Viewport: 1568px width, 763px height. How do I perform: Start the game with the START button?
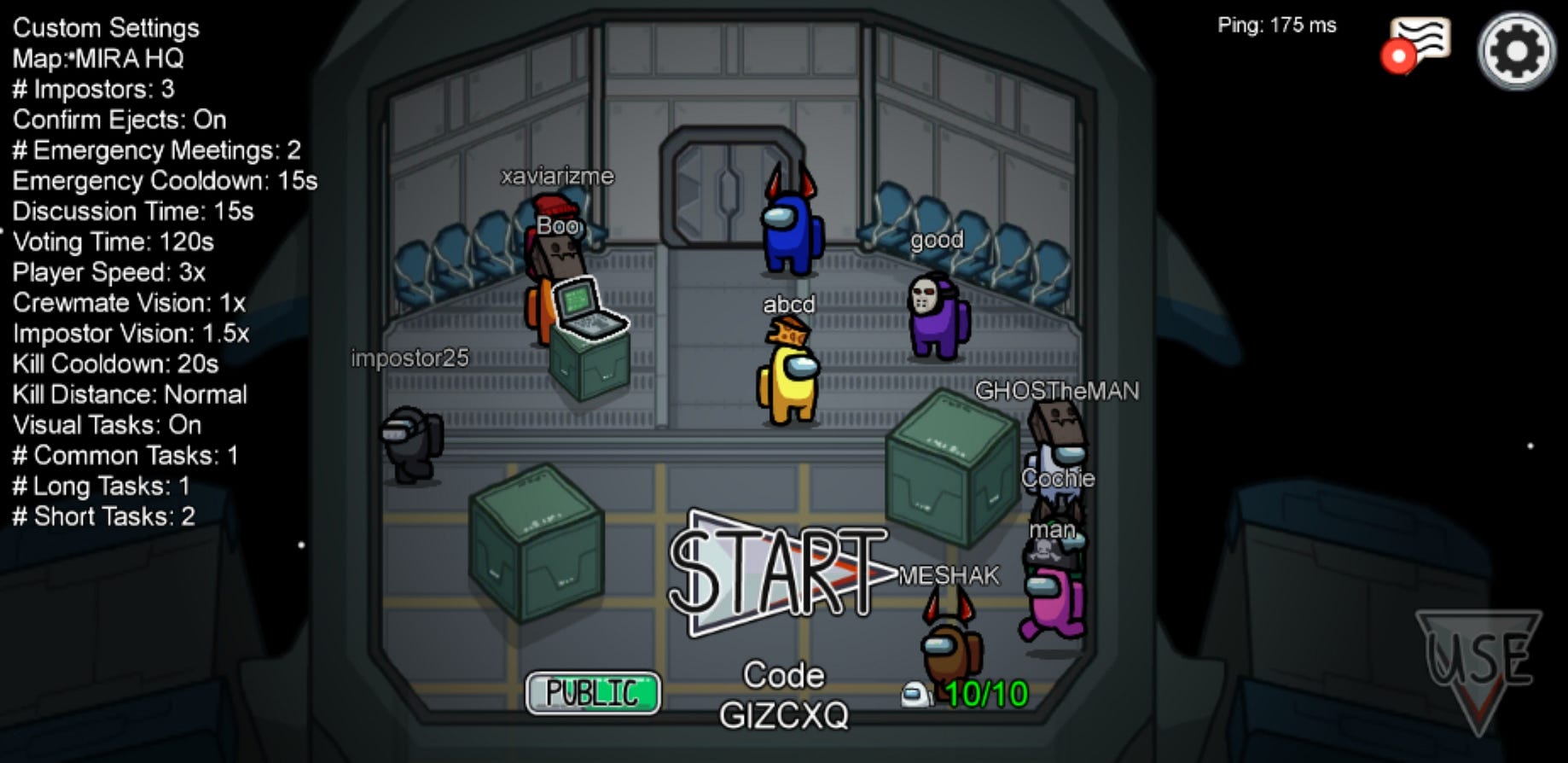pyautogui.click(x=778, y=571)
